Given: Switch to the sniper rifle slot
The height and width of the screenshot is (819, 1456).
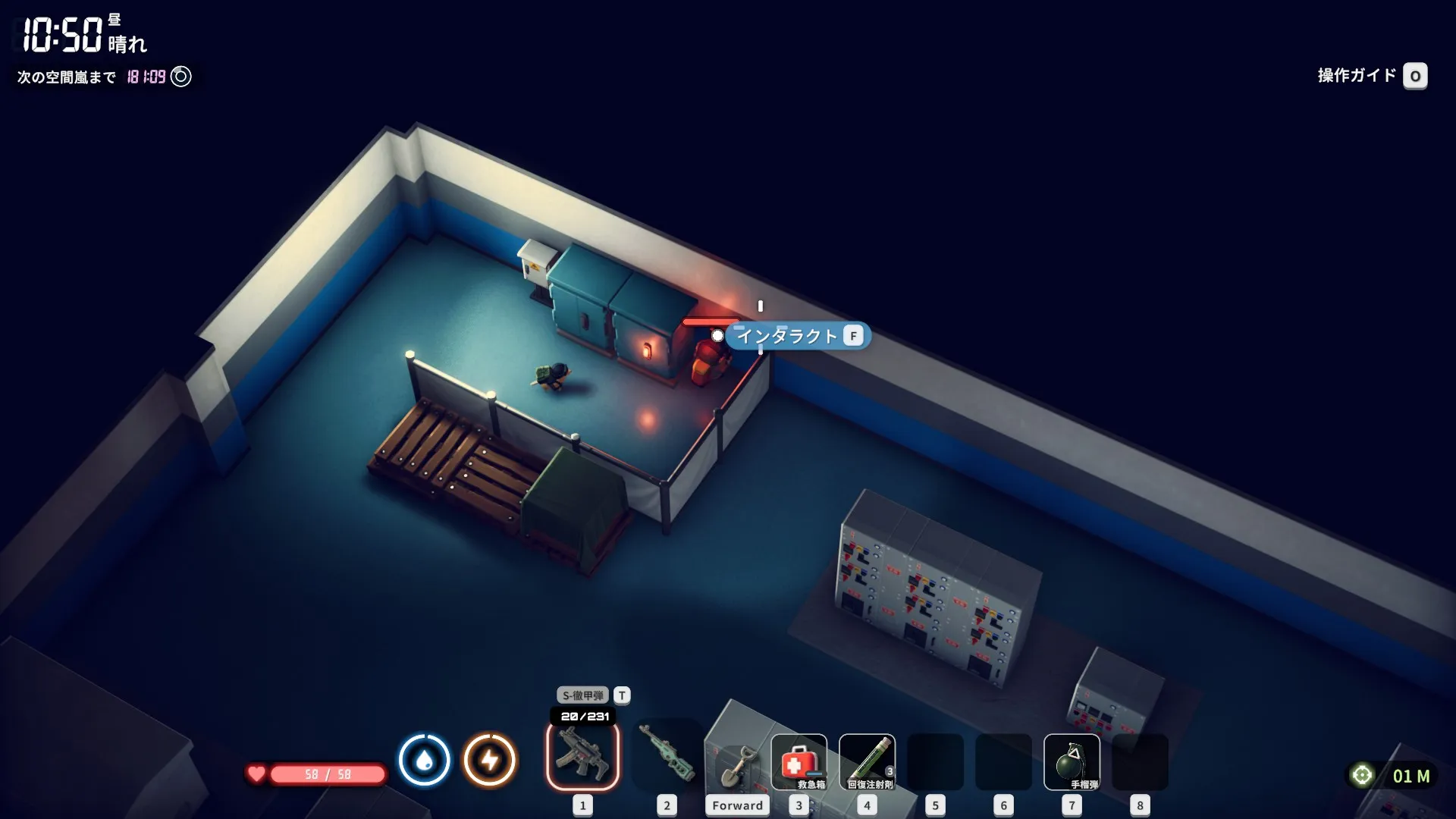Looking at the screenshot, I should coord(667,756).
